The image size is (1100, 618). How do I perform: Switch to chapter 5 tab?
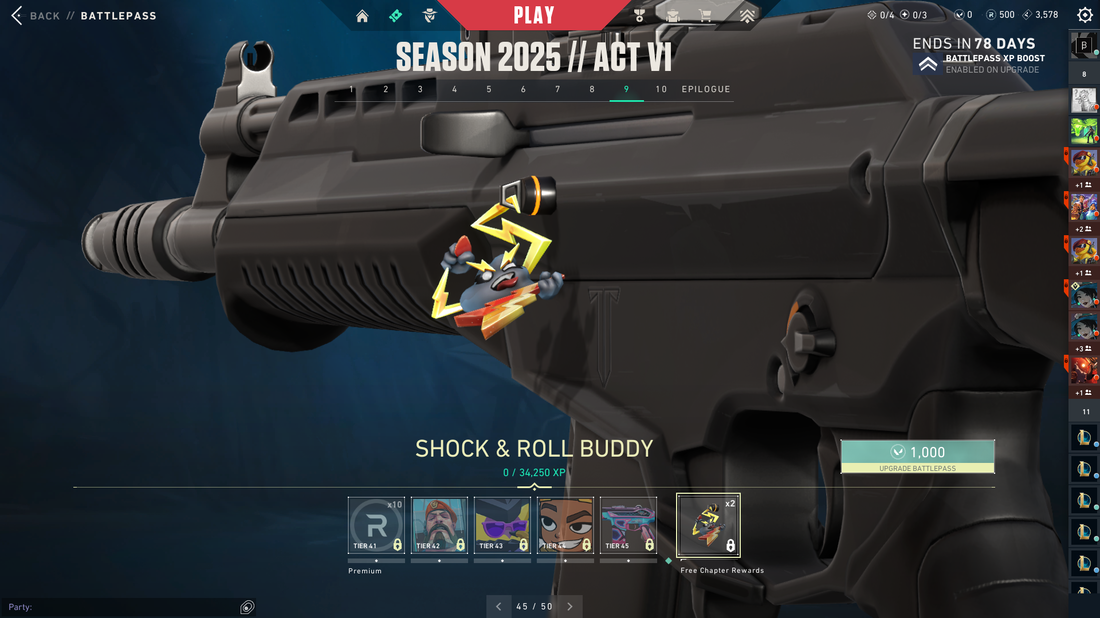coord(489,90)
